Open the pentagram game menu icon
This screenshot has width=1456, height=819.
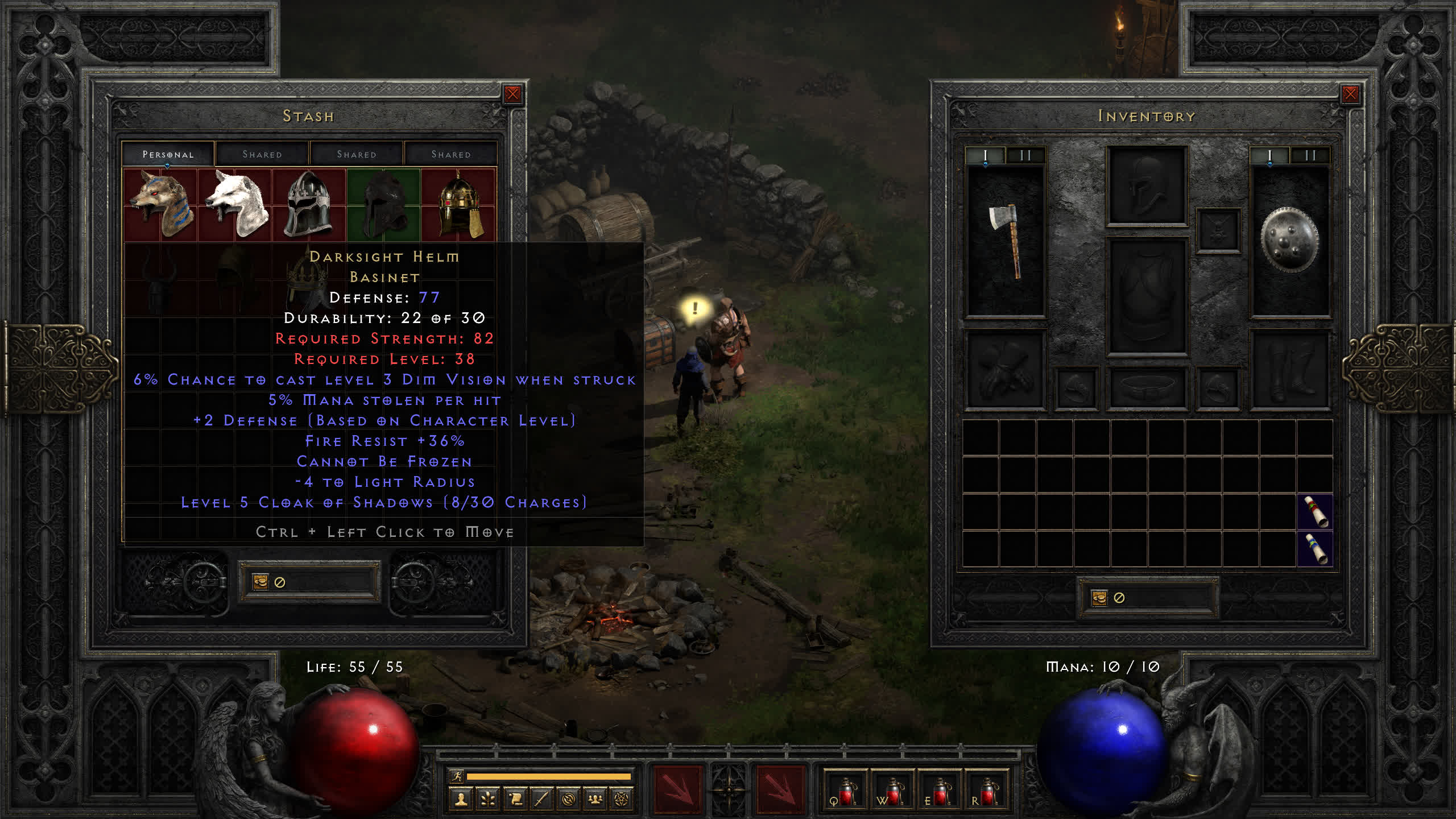622,799
